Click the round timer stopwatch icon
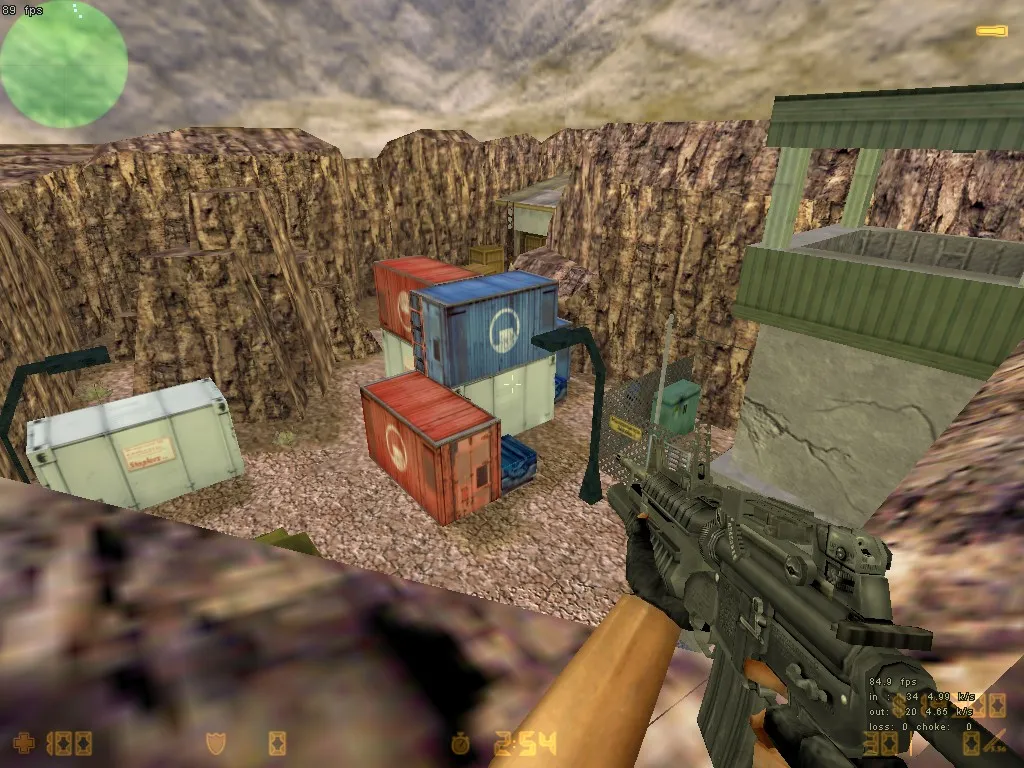Viewport: 1024px width, 768px height. pyautogui.click(x=460, y=743)
